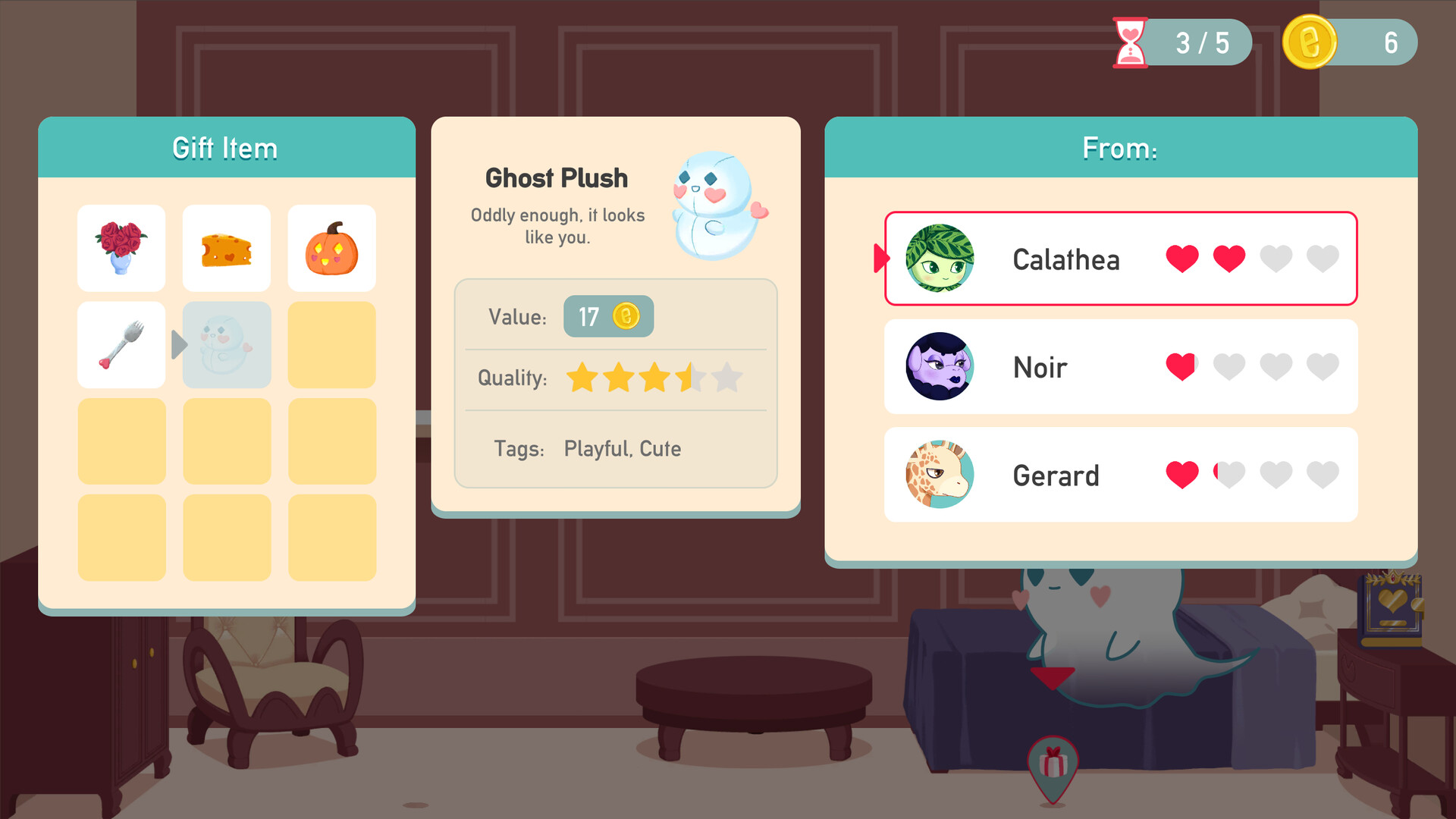1456x819 pixels.
Task: Click the hourglass turn counter
Action: tap(1129, 42)
